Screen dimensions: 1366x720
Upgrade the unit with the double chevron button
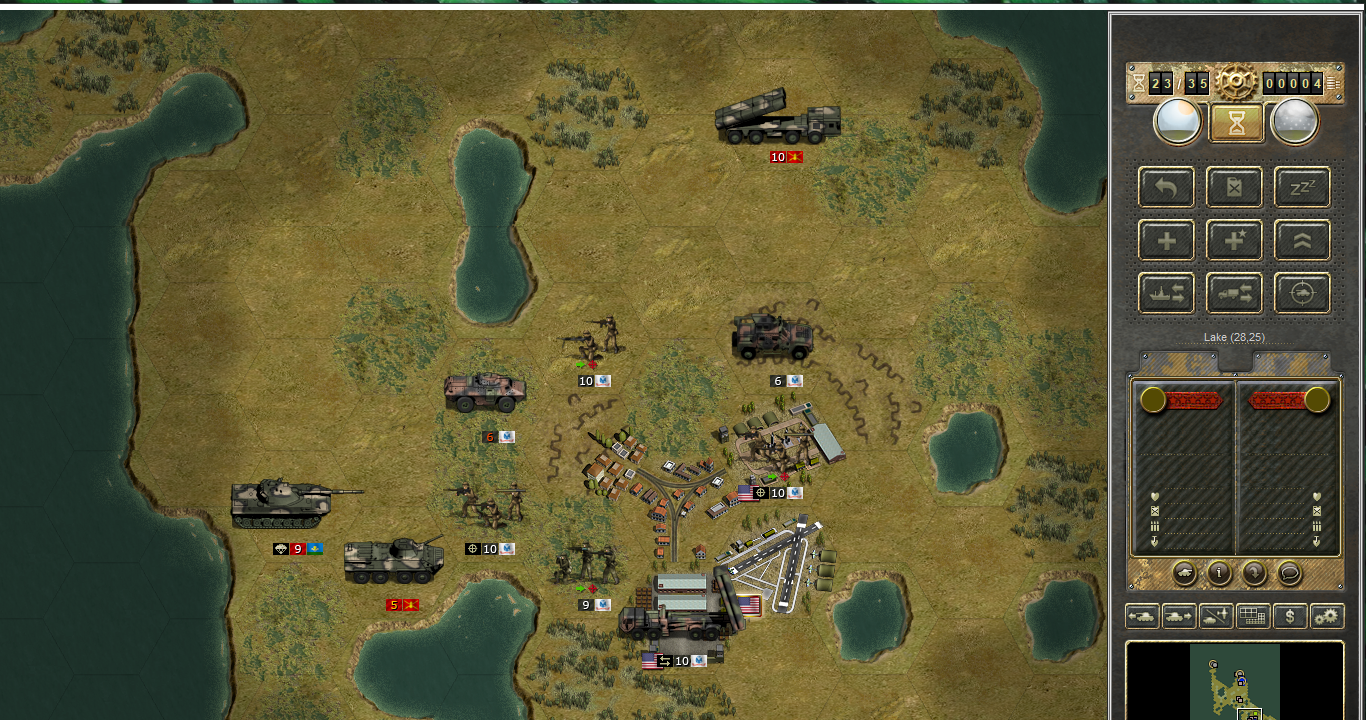coord(1302,240)
